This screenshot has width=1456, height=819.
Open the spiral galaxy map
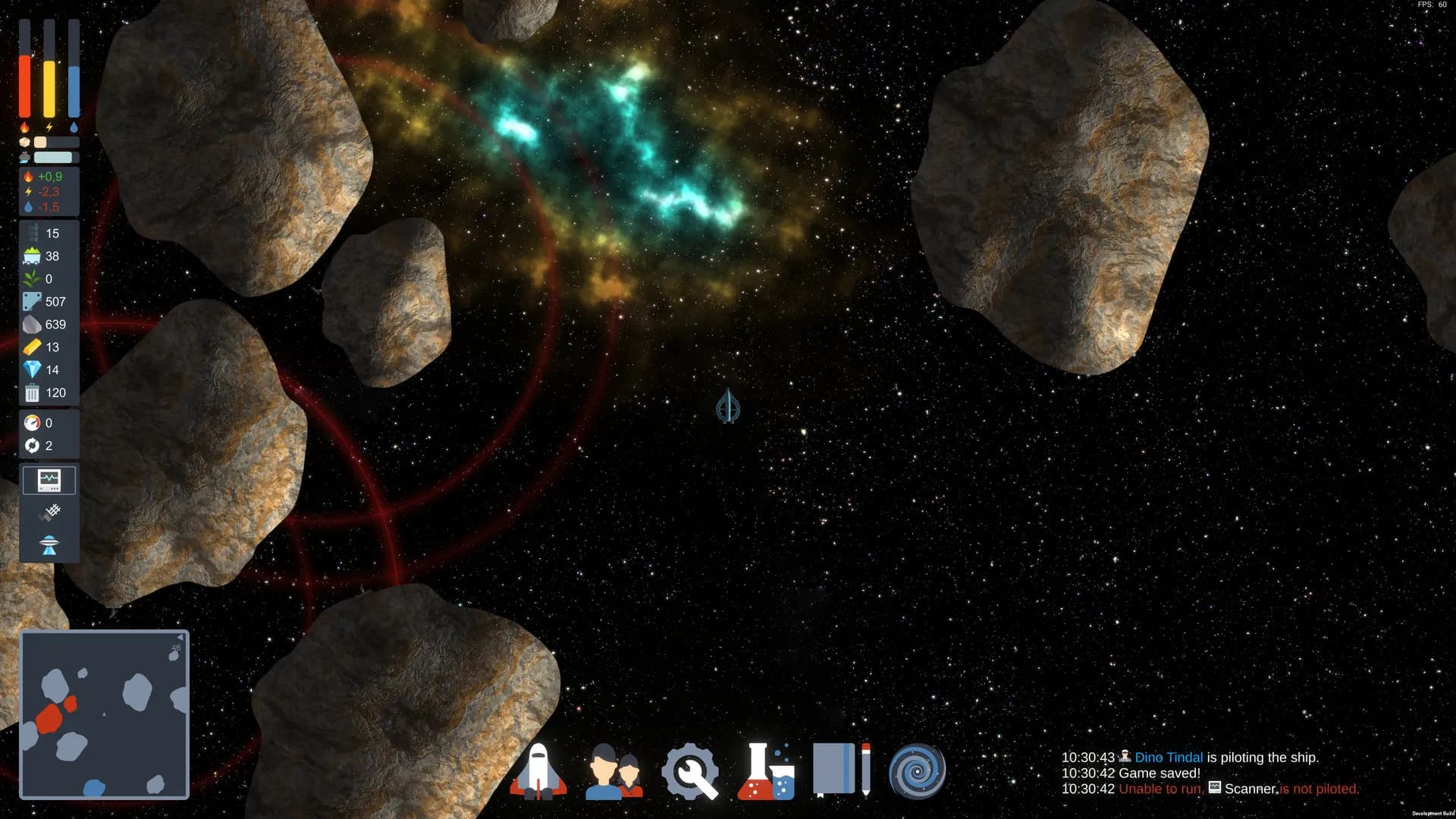pyautogui.click(x=917, y=772)
